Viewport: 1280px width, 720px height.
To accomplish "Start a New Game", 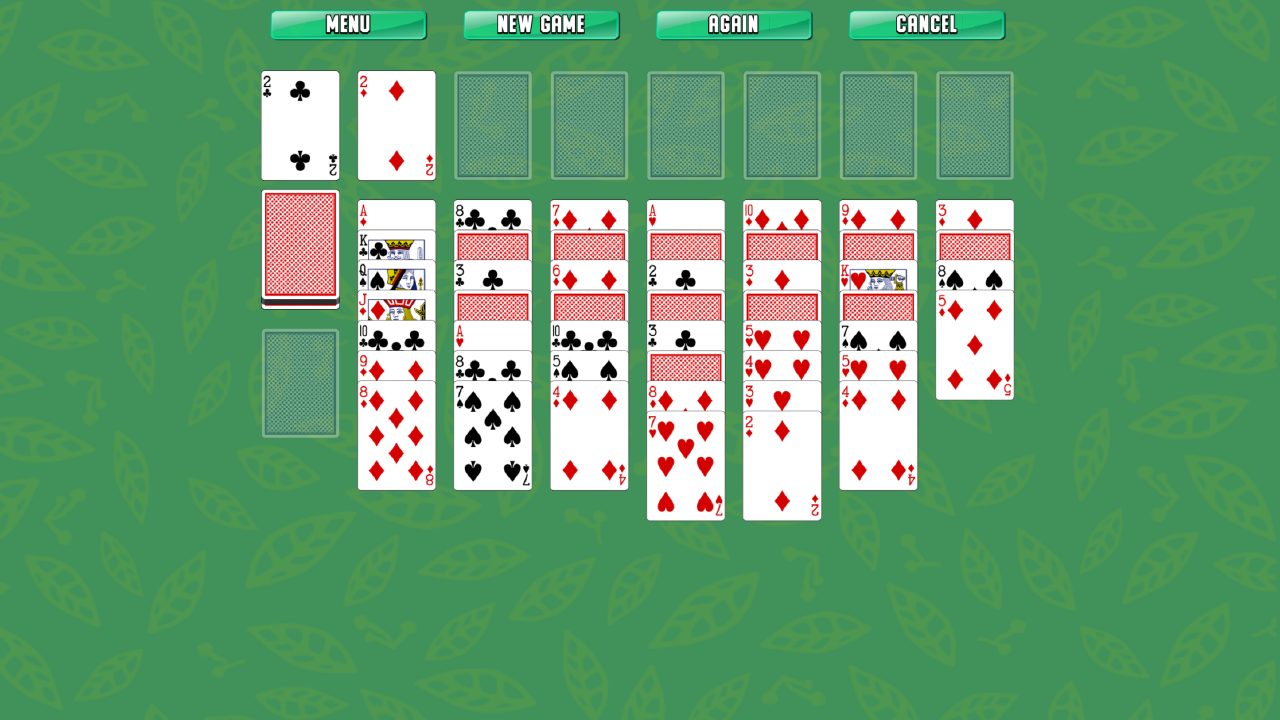I will pos(541,25).
